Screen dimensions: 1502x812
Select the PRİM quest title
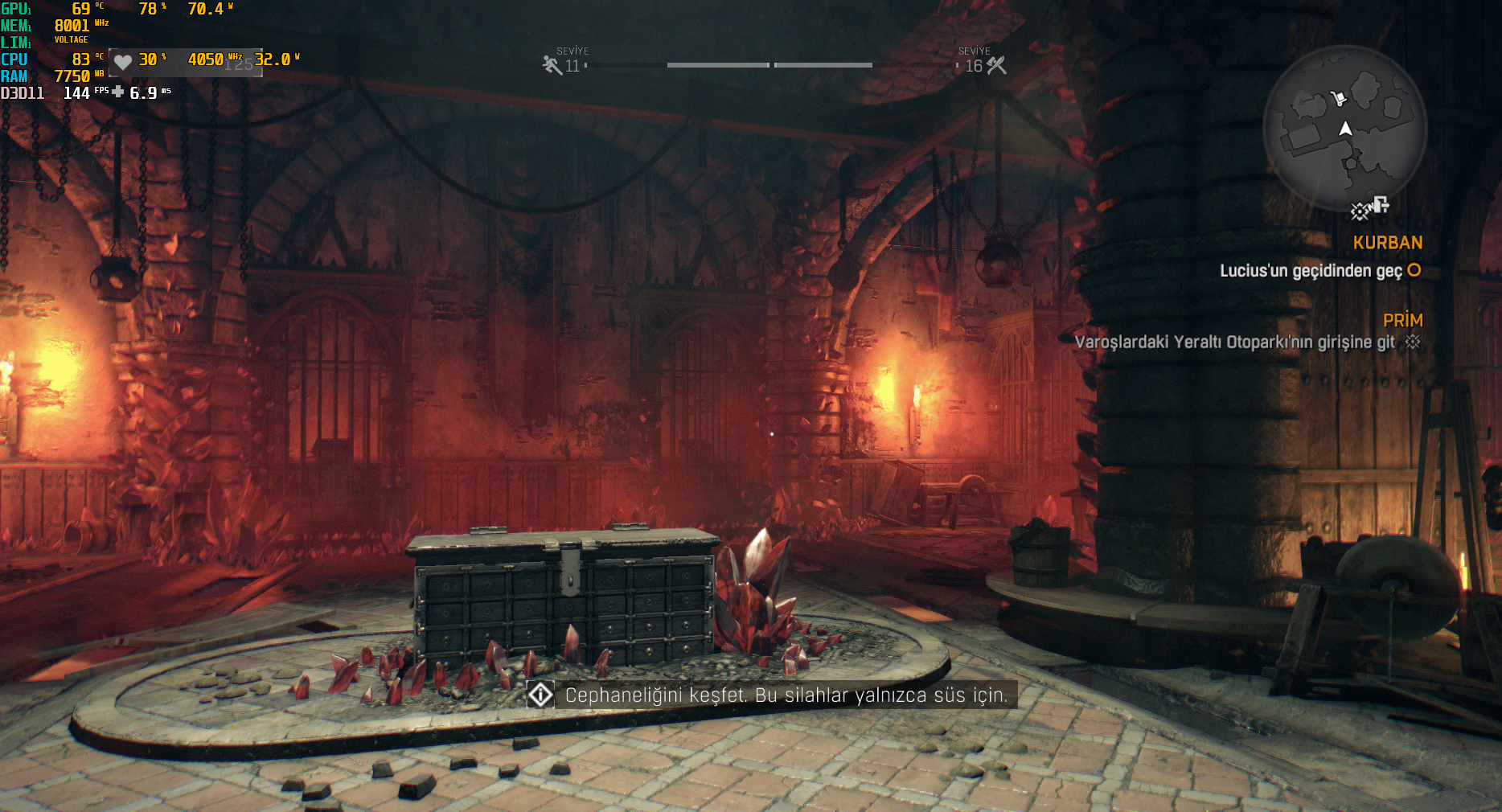tap(1402, 321)
